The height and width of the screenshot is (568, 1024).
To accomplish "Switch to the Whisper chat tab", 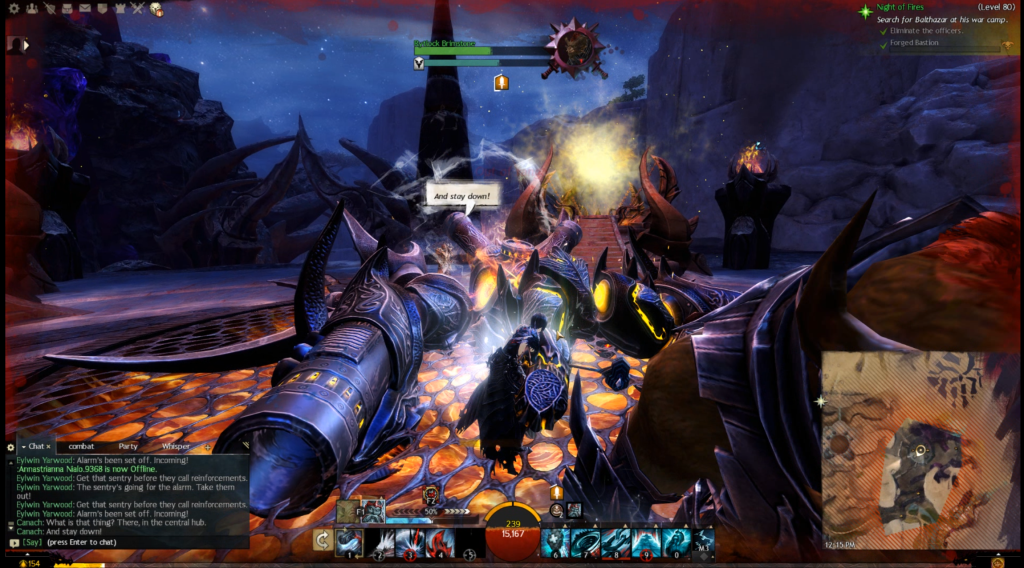I will pos(175,446).
